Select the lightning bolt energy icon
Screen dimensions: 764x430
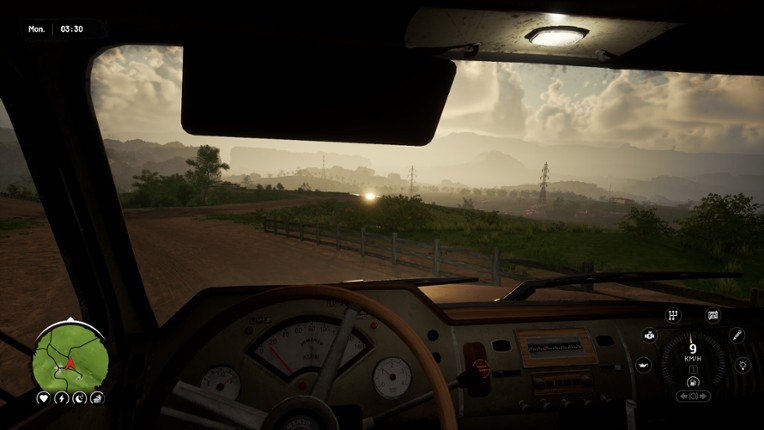click(61, 398)
